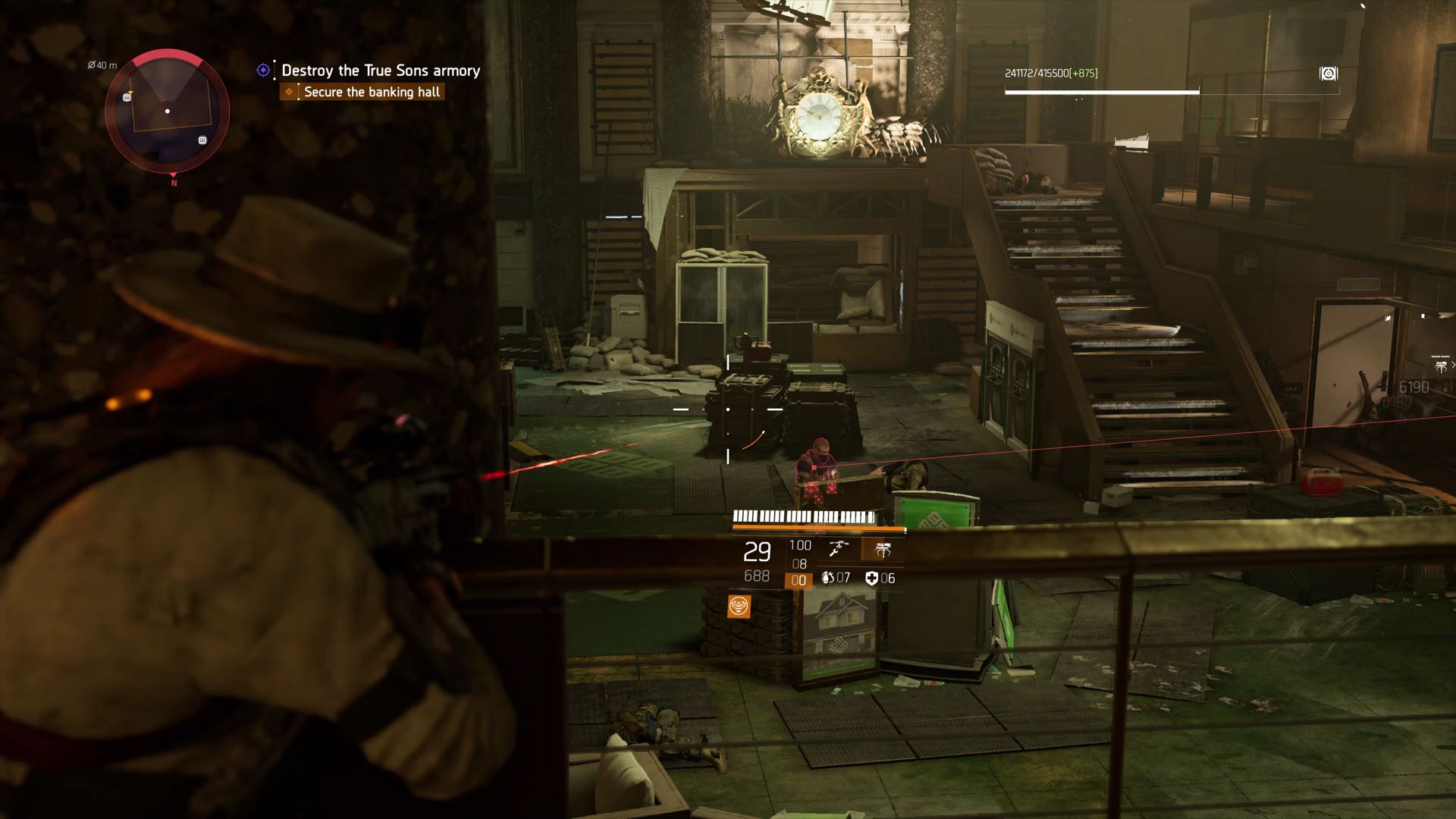This screenshot has height=819, width=1456.
Task: Click the SHD proficiency cache icon
Action: pos(1328,74)
